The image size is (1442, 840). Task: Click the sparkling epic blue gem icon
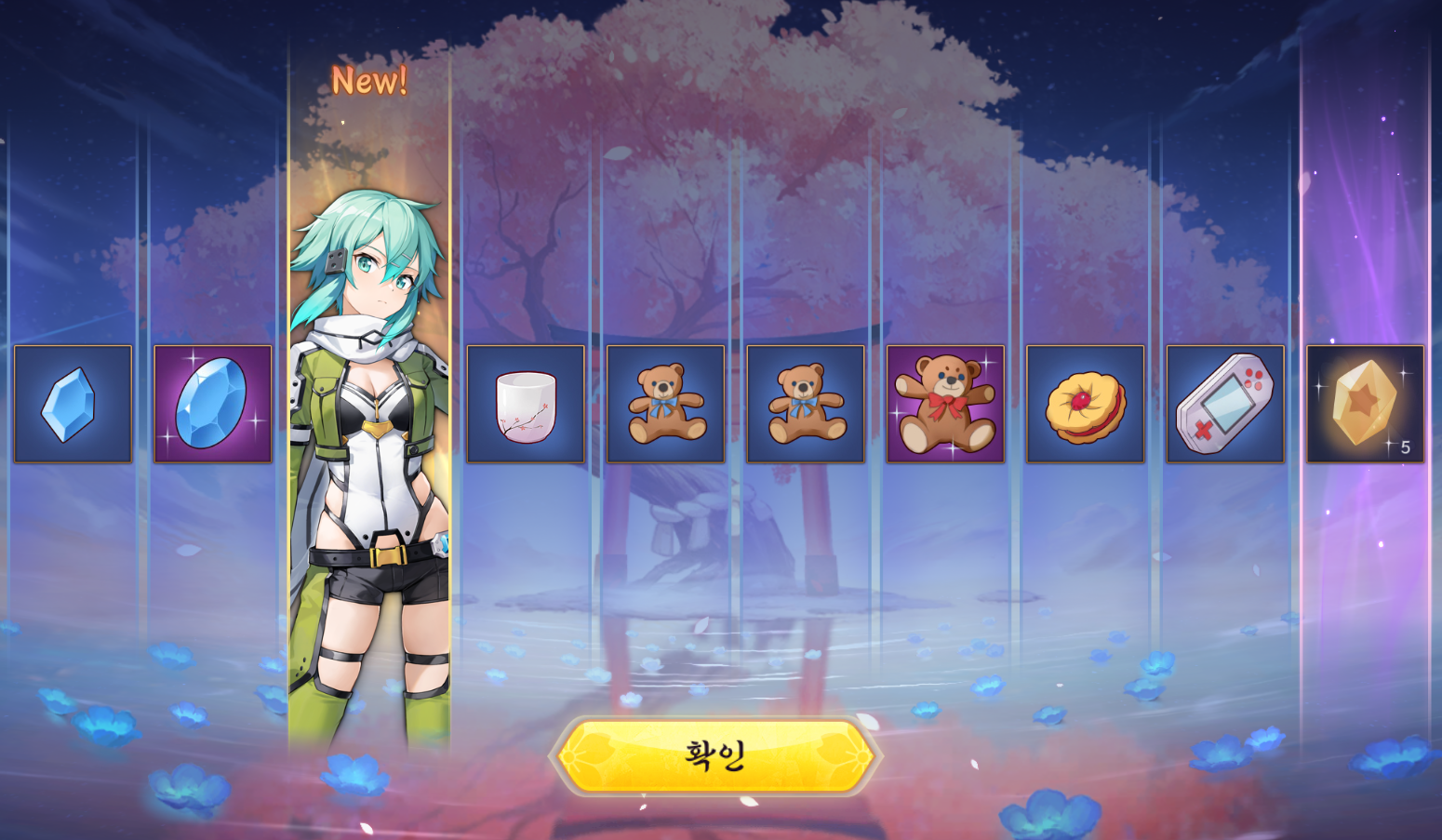coord(212,402)
